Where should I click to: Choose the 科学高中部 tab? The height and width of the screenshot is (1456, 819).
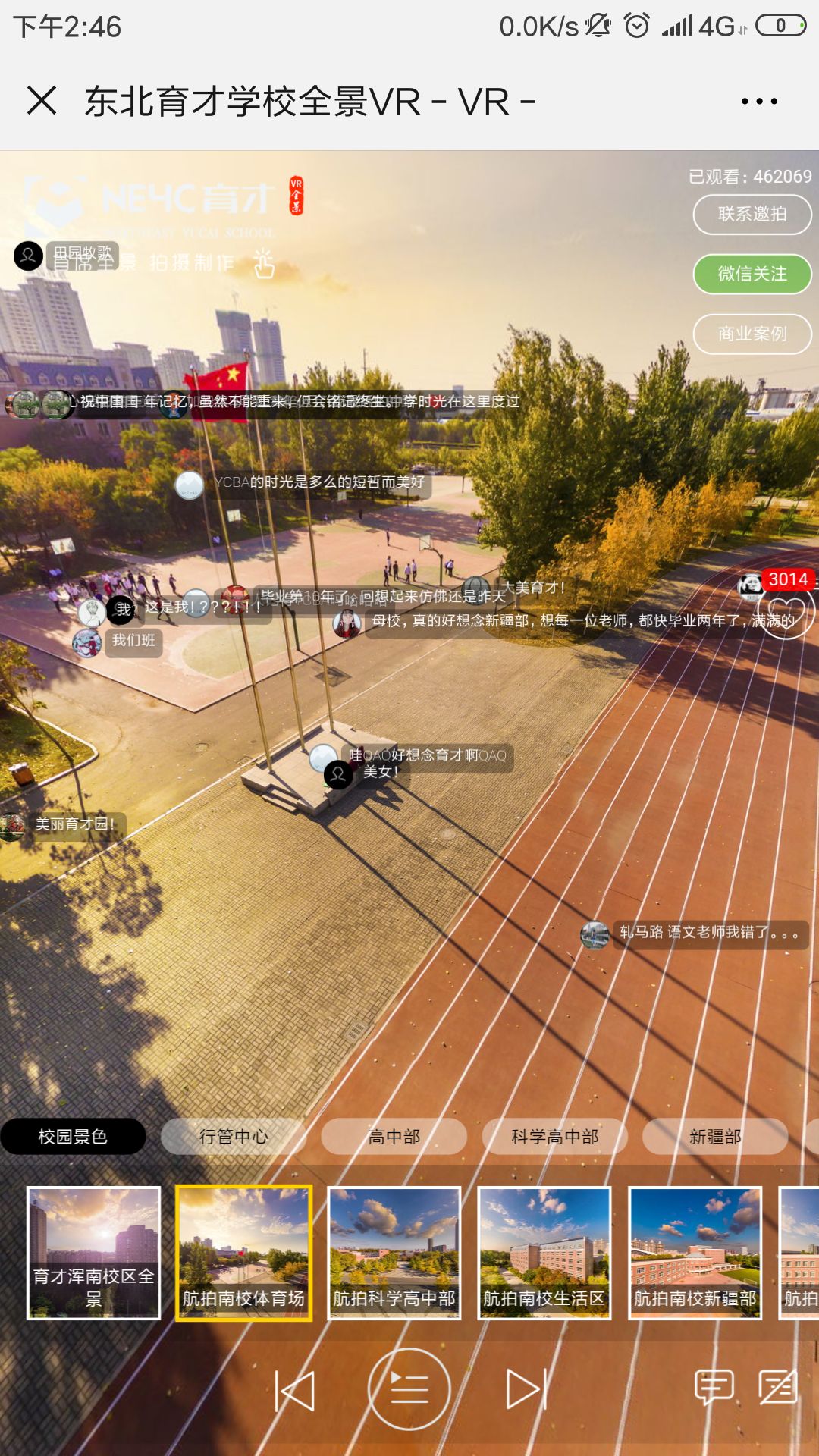555,1137
